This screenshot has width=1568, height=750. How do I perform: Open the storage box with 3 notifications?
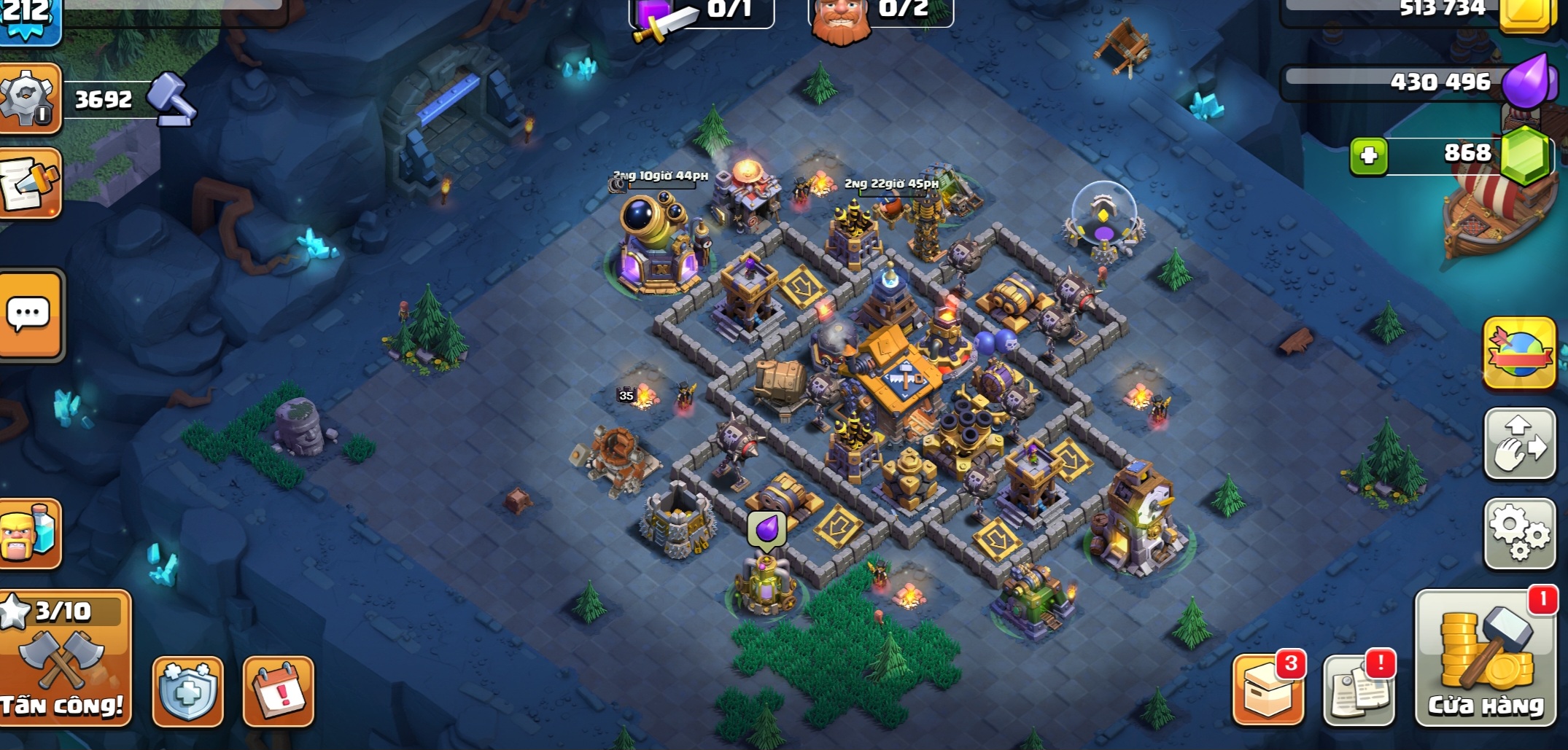[x=1268, y=690]
